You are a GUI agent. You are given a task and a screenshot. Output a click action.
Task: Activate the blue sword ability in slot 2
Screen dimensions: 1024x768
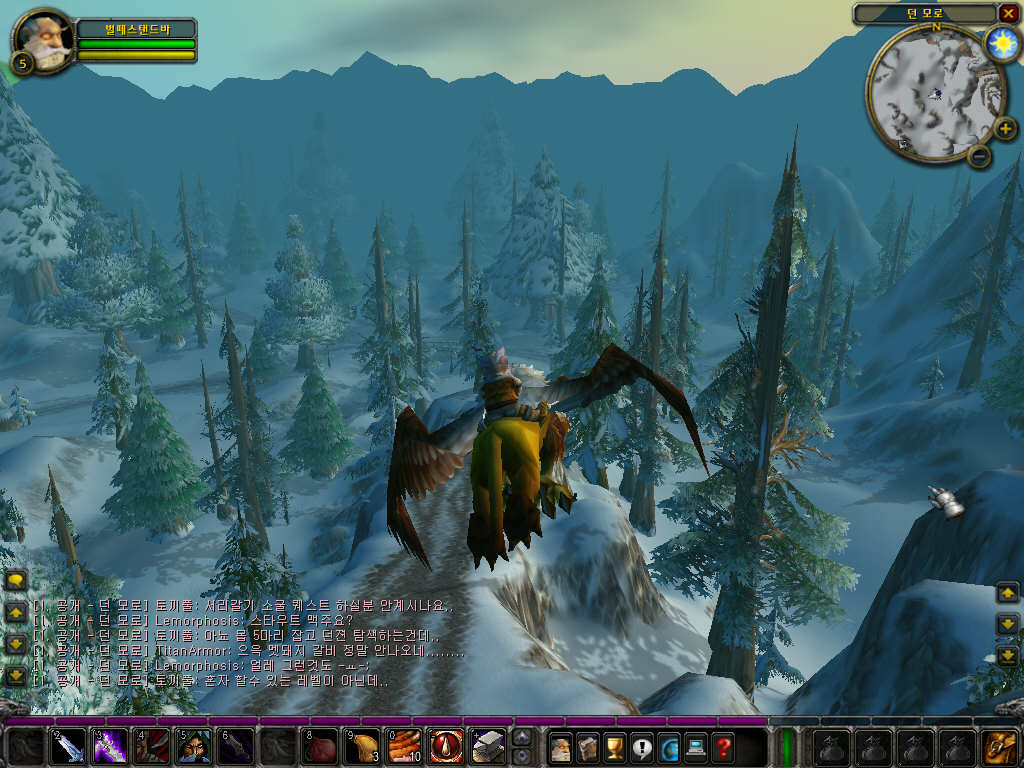coord(68,747)
